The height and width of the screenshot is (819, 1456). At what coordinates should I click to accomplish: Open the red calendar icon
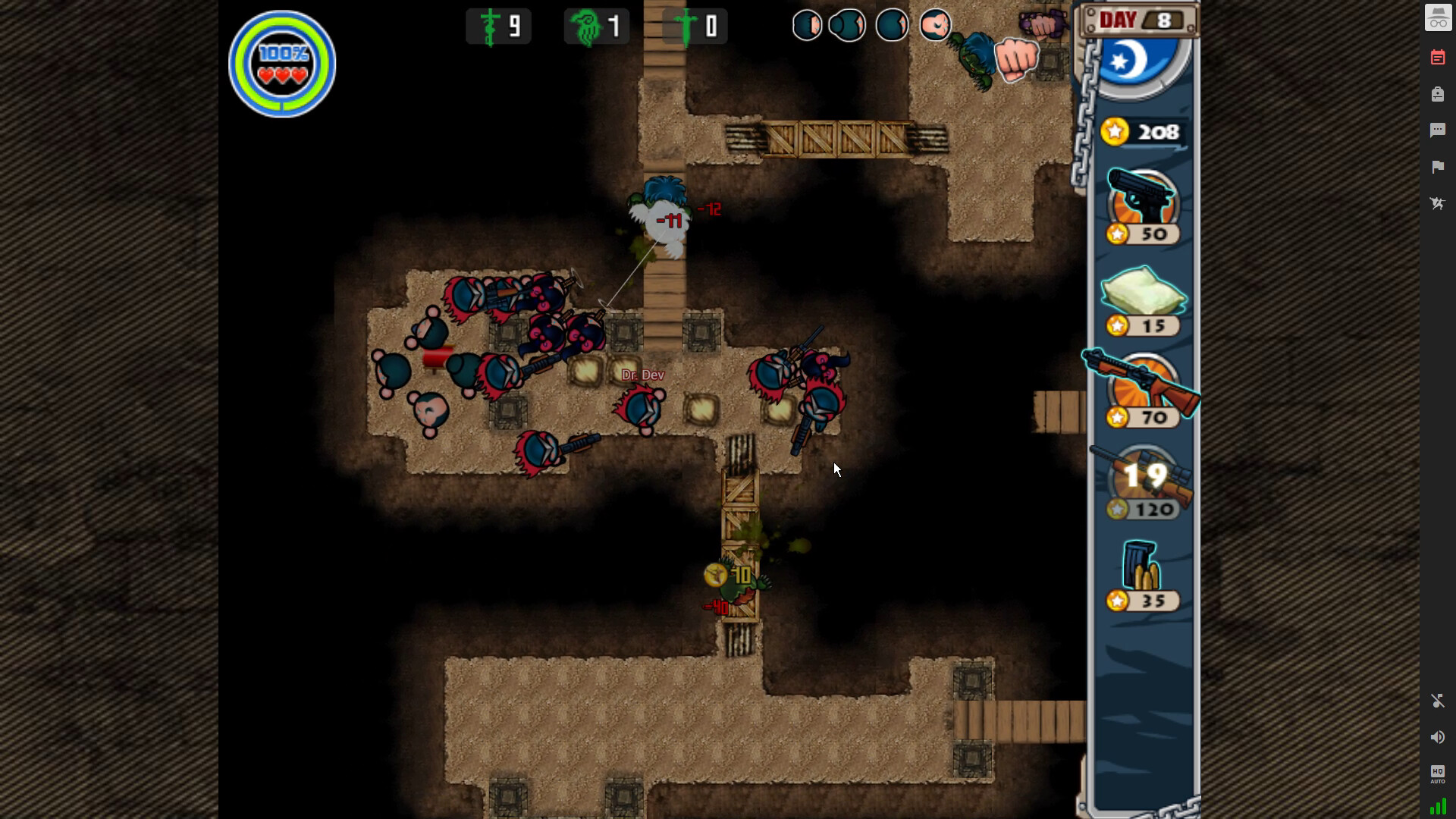pyautogui.click(x=1437, y=58)
